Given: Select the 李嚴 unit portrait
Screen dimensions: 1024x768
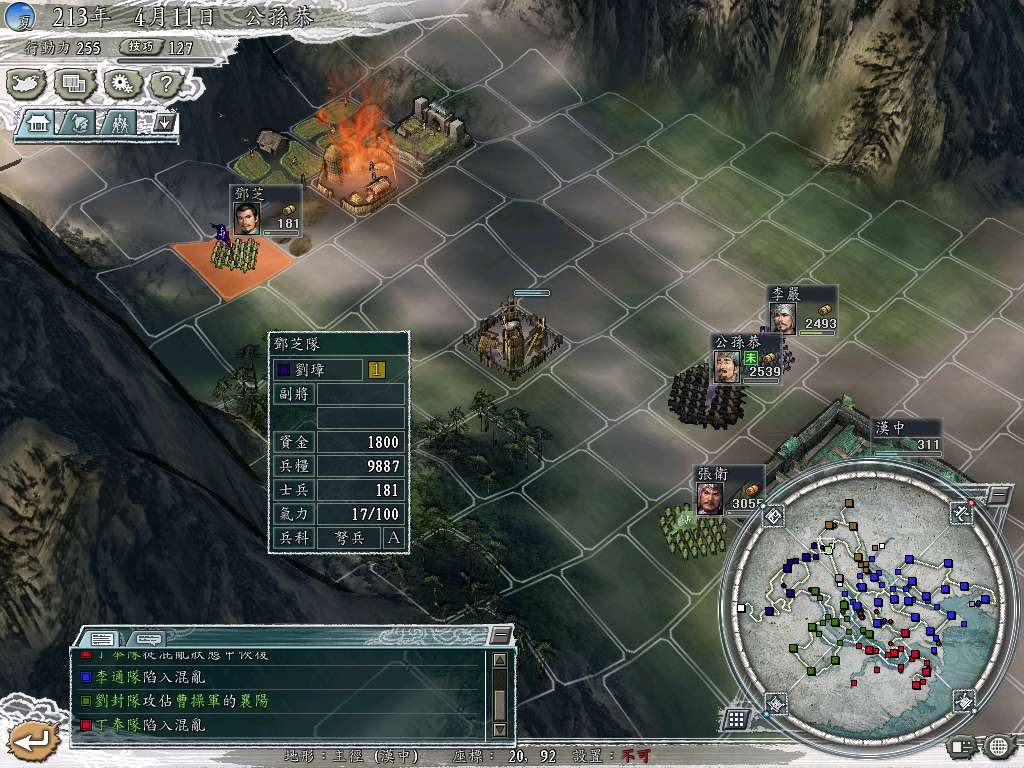Looking at the screenshot, I should coord(782,318).
